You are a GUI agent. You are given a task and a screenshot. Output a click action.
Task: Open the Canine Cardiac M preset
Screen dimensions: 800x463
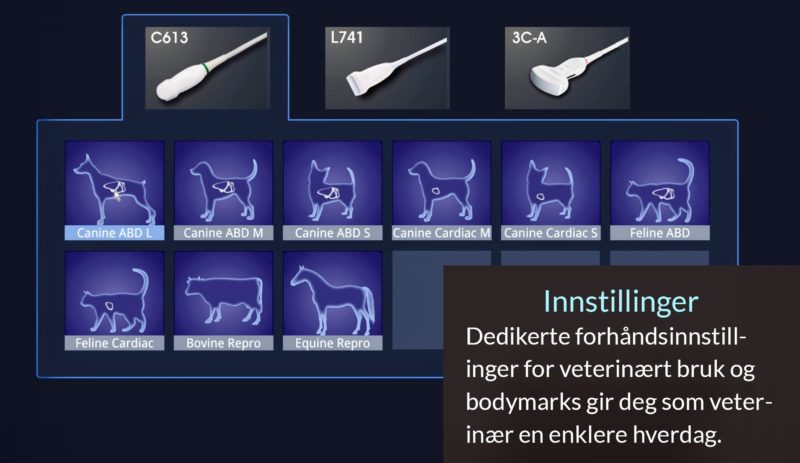441,190
